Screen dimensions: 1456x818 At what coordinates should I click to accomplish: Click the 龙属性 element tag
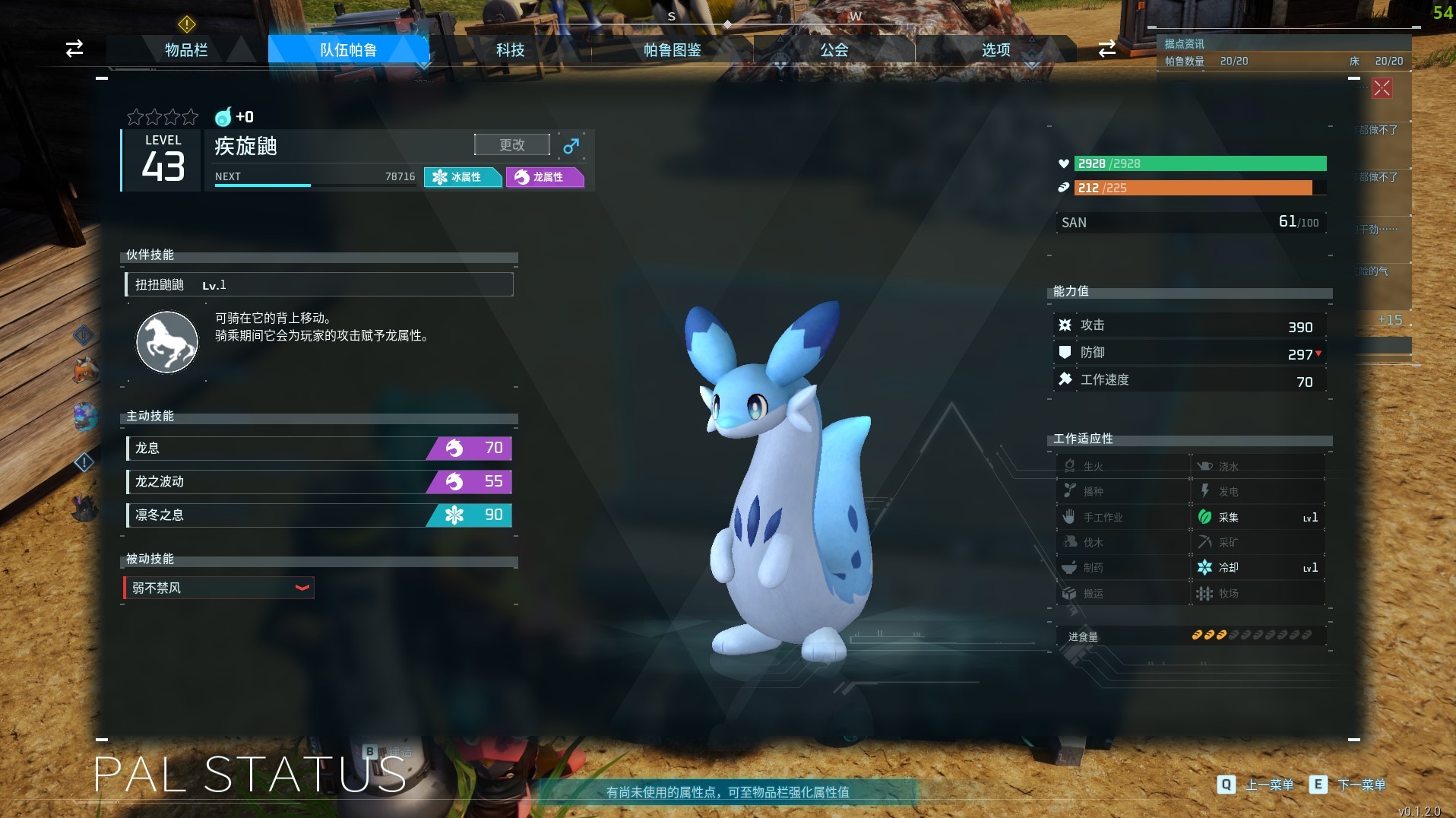click(544, 177)
